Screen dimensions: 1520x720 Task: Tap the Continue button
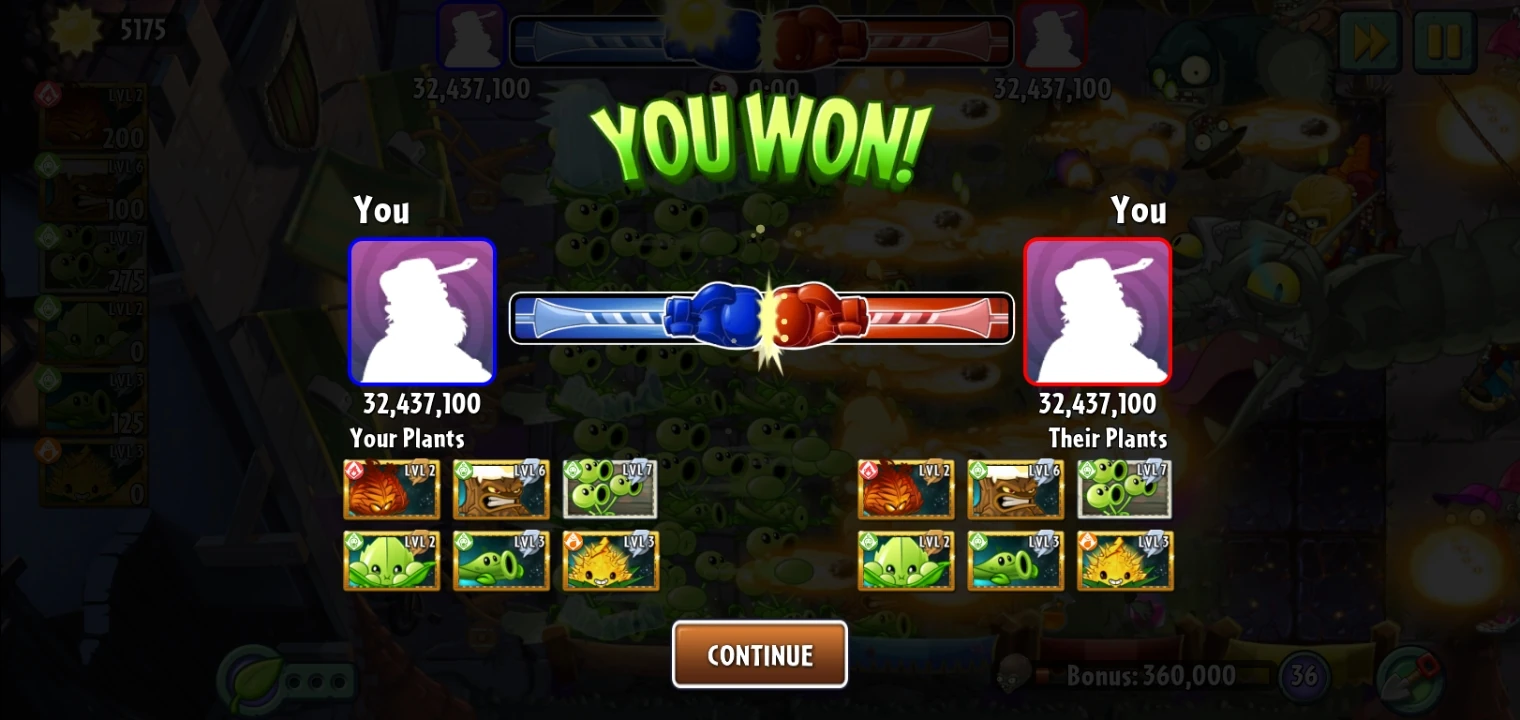[x=759, y=655]
